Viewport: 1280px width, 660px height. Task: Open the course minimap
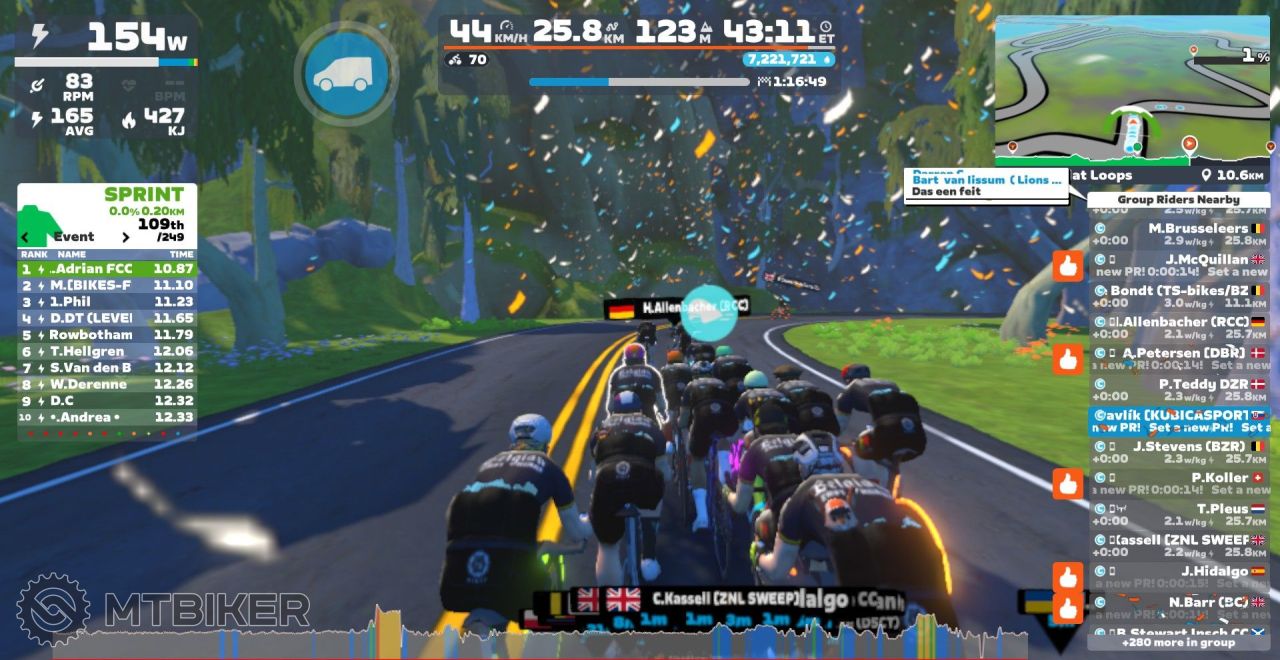(1134, 89)
